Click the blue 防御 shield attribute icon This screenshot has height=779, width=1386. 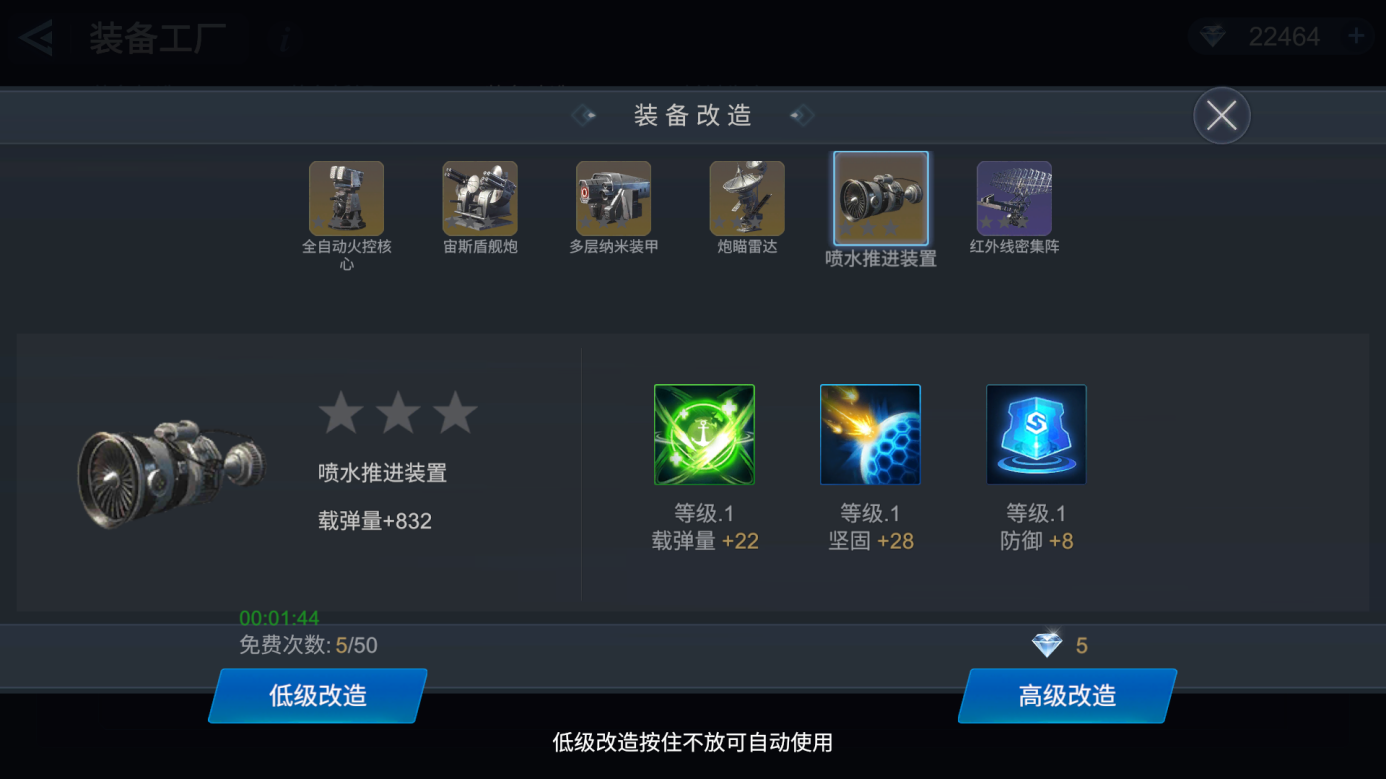pyautogui.click(x=1036, y=433)
